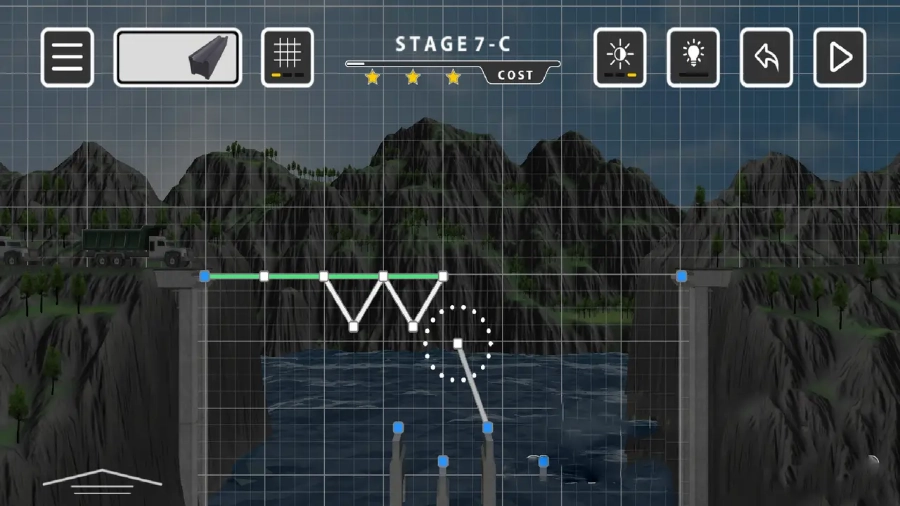Toggle the grid display button
Screen dimensions: 900x506
pyautogui.click(x=287, y=57)
